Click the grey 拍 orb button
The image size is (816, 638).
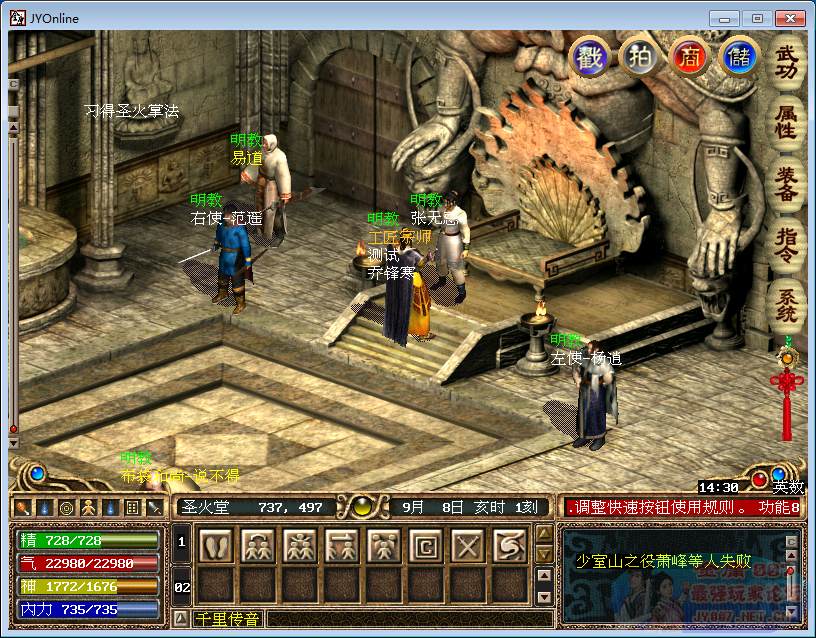pyautogui.click(x=639, y=57)
